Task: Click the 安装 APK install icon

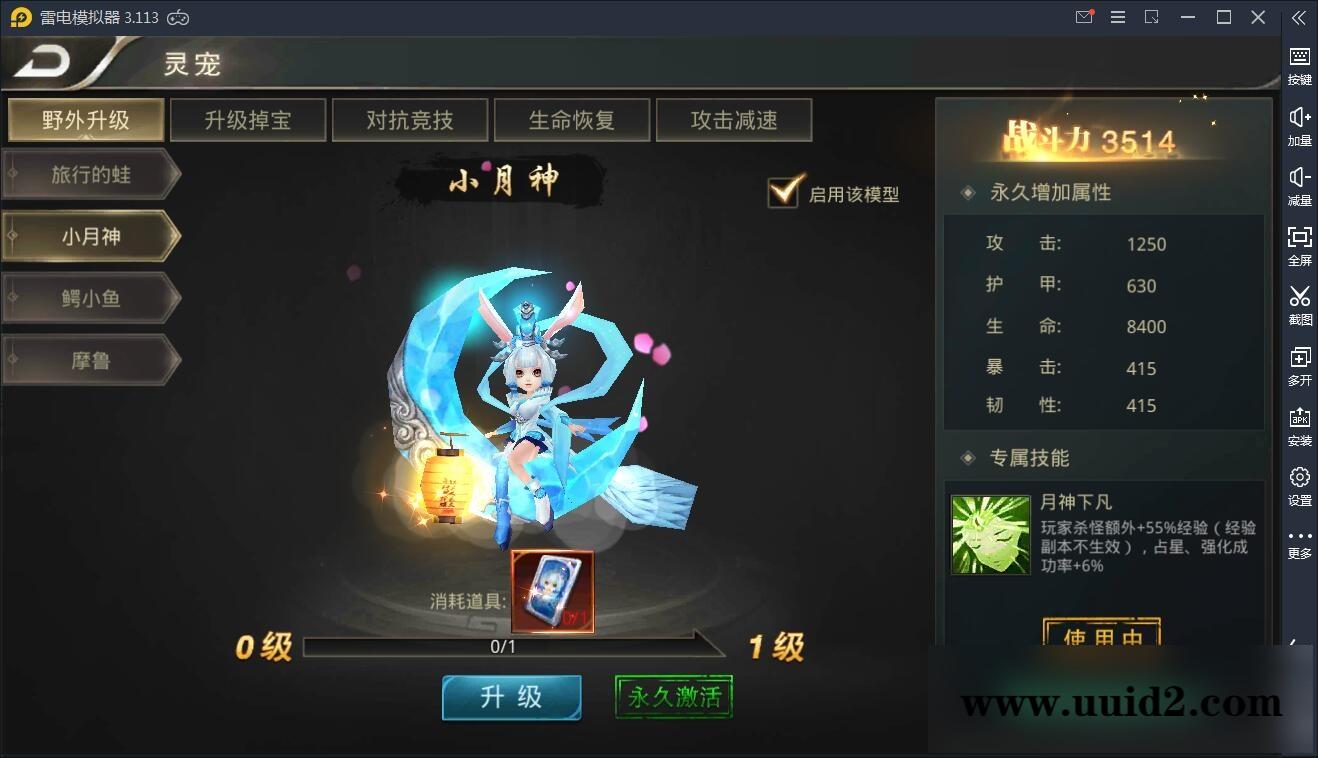Action: coord(1298,425)
